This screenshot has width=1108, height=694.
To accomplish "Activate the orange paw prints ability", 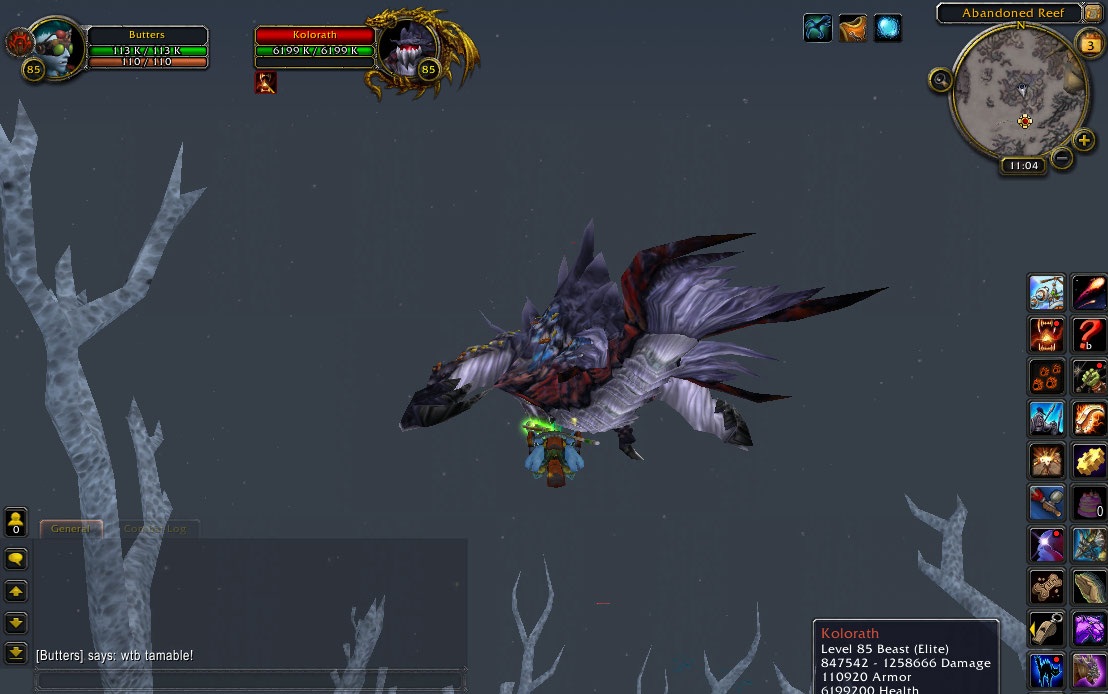I will pos(1047,377).
